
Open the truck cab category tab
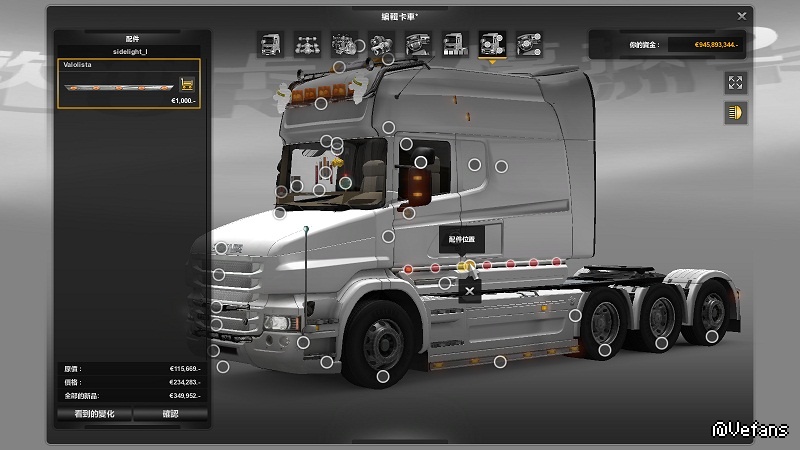coord(271,44)
